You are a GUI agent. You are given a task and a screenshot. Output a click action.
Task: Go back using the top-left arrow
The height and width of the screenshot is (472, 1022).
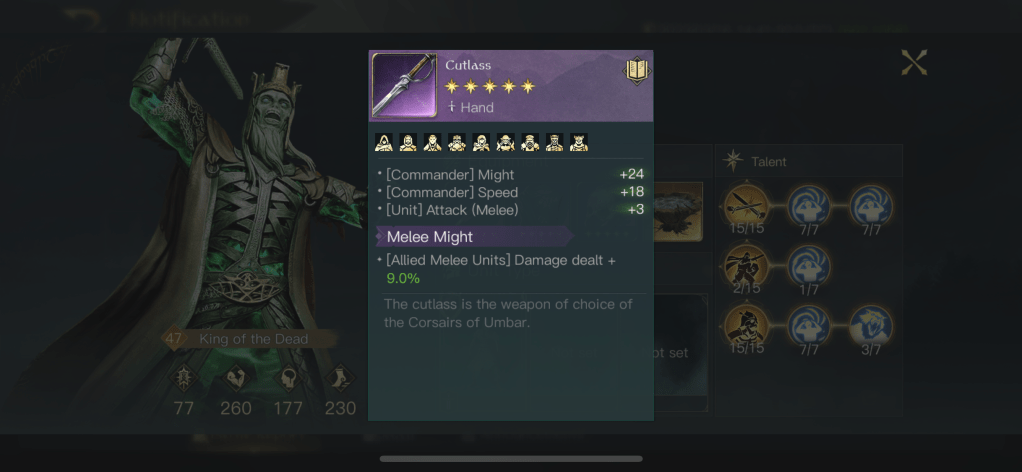point(85,18)
